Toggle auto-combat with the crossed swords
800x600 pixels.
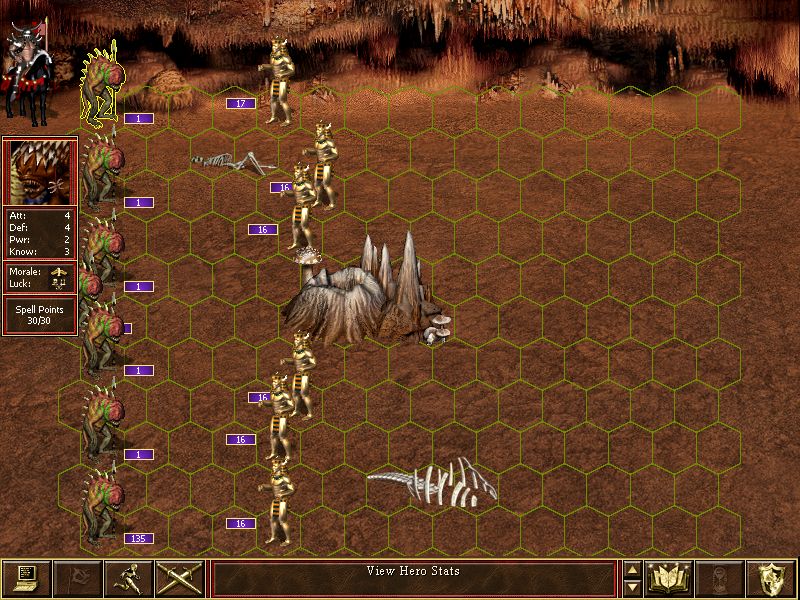[x=180, y=578]
